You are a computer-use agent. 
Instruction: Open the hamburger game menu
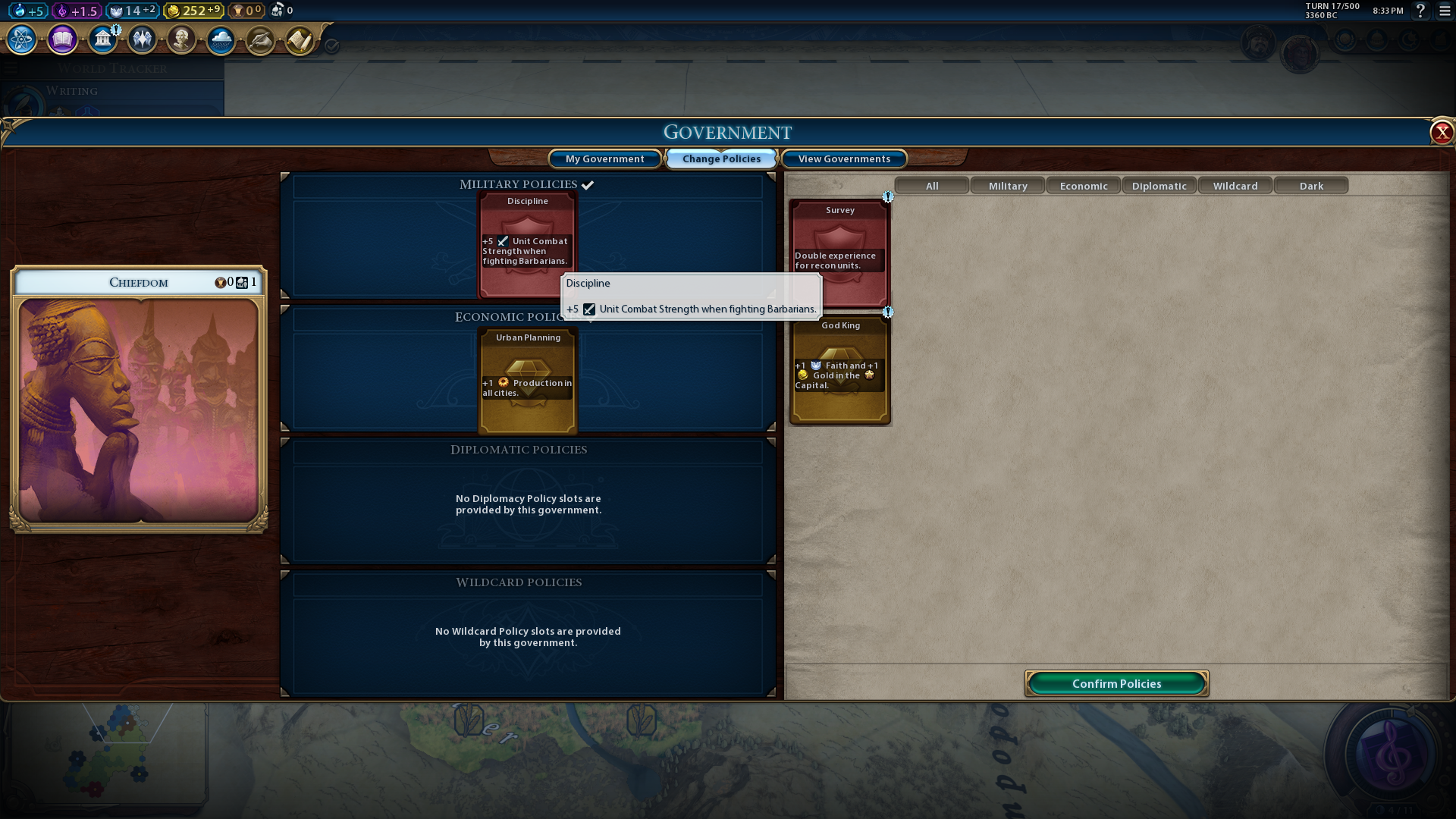(1445, 11)
